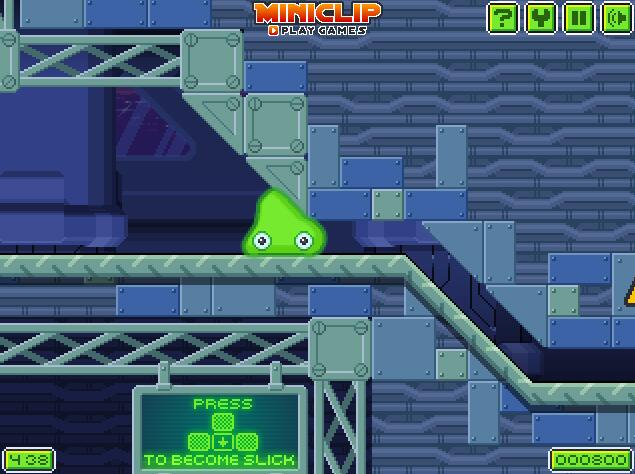The width and height of the screenshot is (635, 474).
Task: Open the wrench settings button
Action: click(541, 17)
